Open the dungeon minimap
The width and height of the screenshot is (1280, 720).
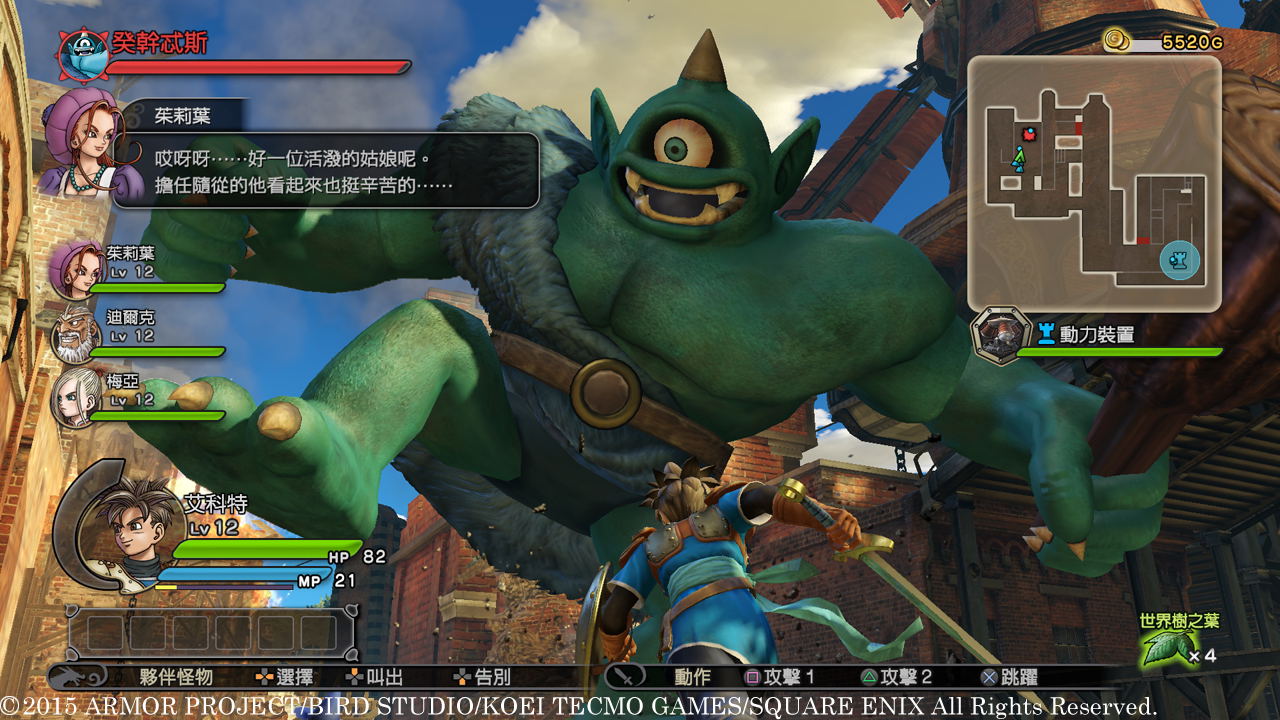coord(1093,183)
